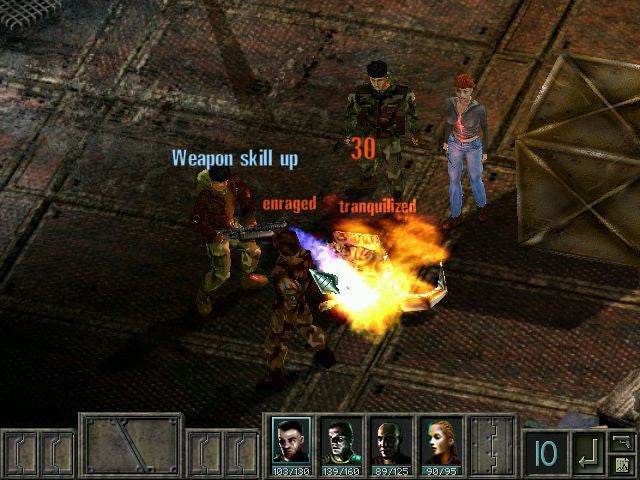Pick the red-haired woman portrait
This screenshot has width=640, height=480.
point(440,441)
